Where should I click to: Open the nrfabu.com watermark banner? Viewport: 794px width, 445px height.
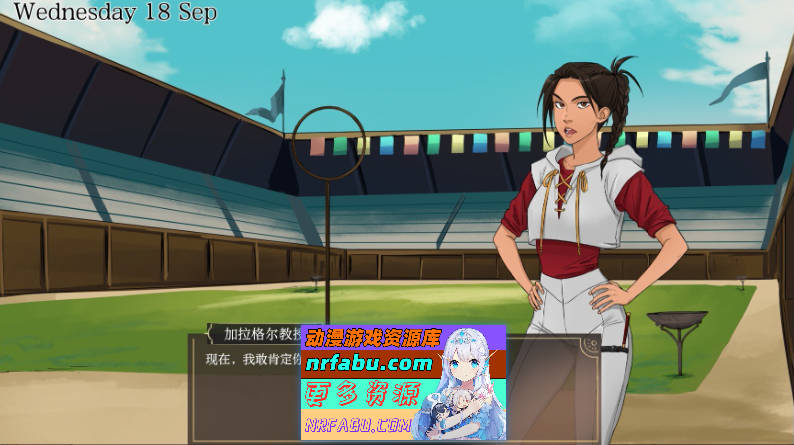pyautogui.click(x=403, y=382)
